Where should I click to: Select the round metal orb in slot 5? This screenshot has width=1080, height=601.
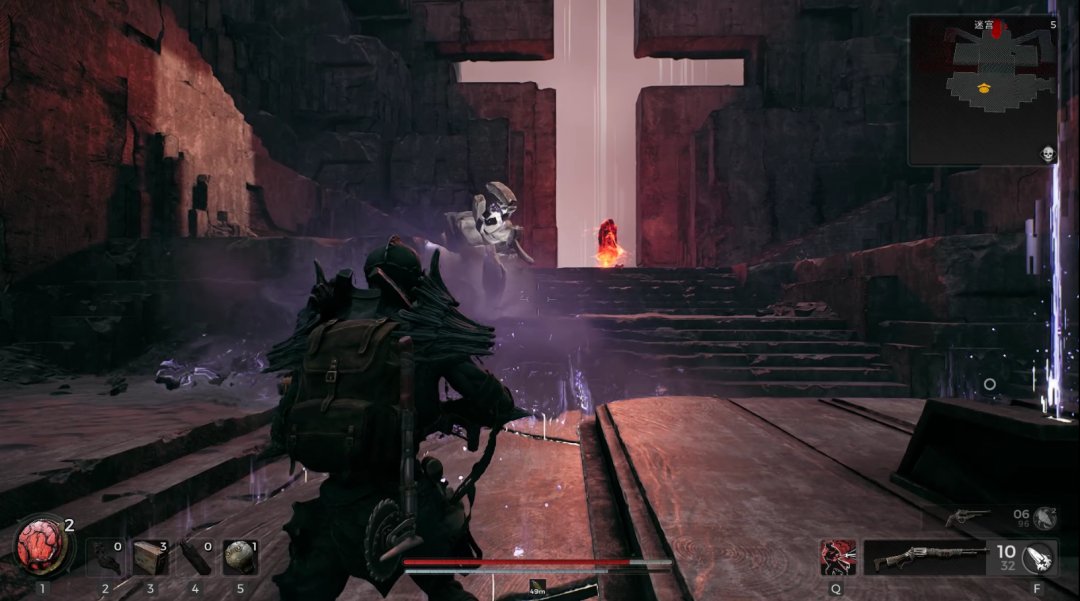tap(240, 558)
